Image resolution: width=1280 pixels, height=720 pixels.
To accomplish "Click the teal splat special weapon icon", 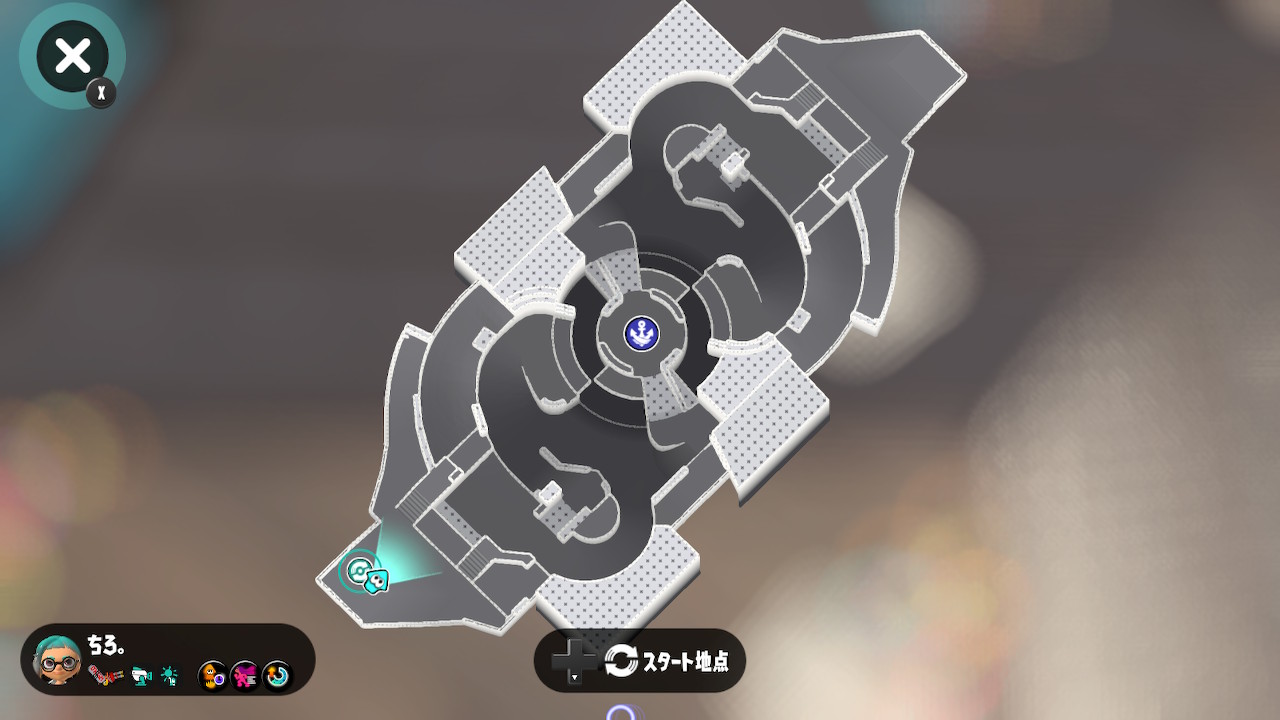I will 171,676.
